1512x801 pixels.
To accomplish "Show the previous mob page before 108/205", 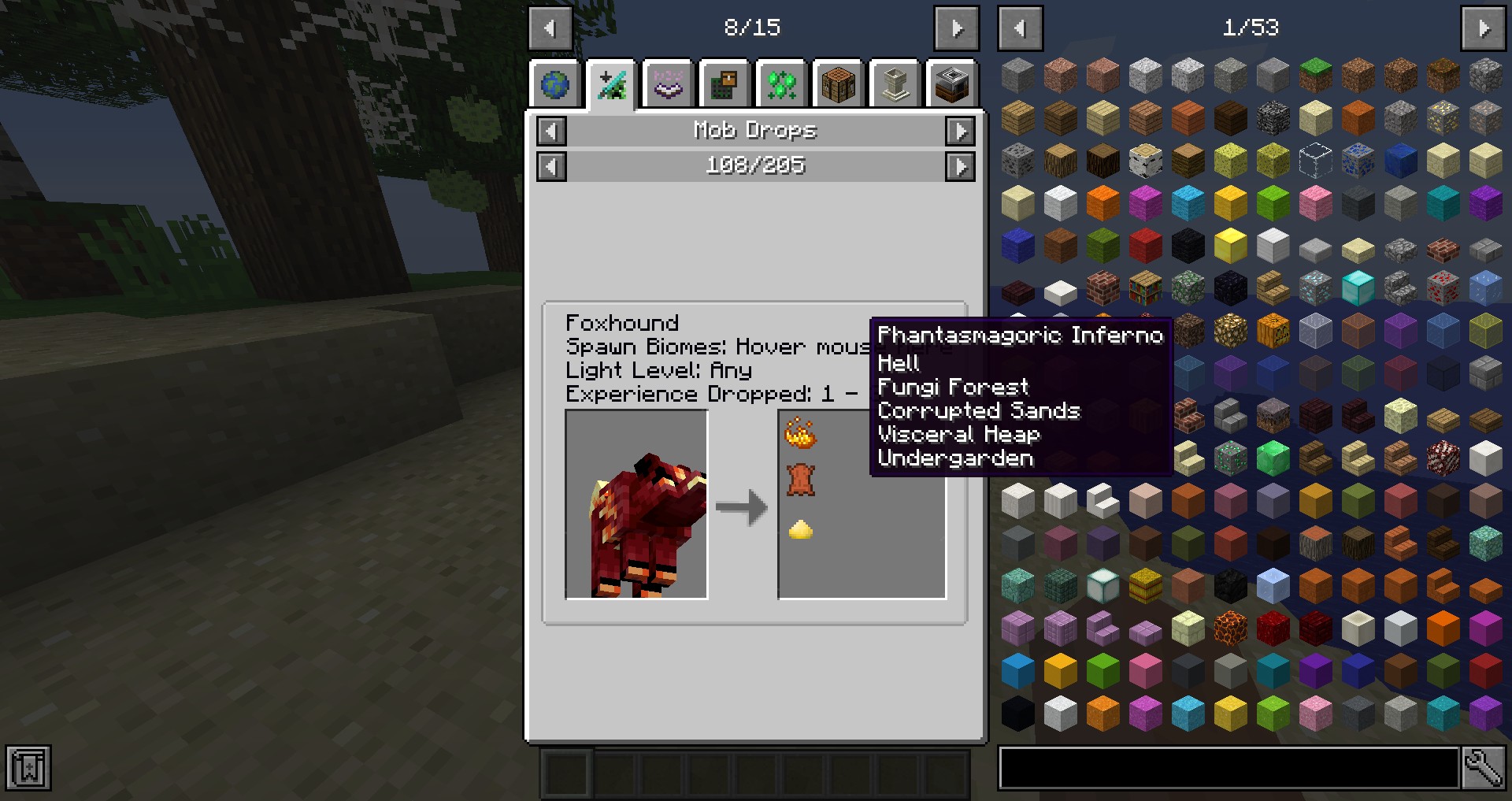I will (551, 166).
